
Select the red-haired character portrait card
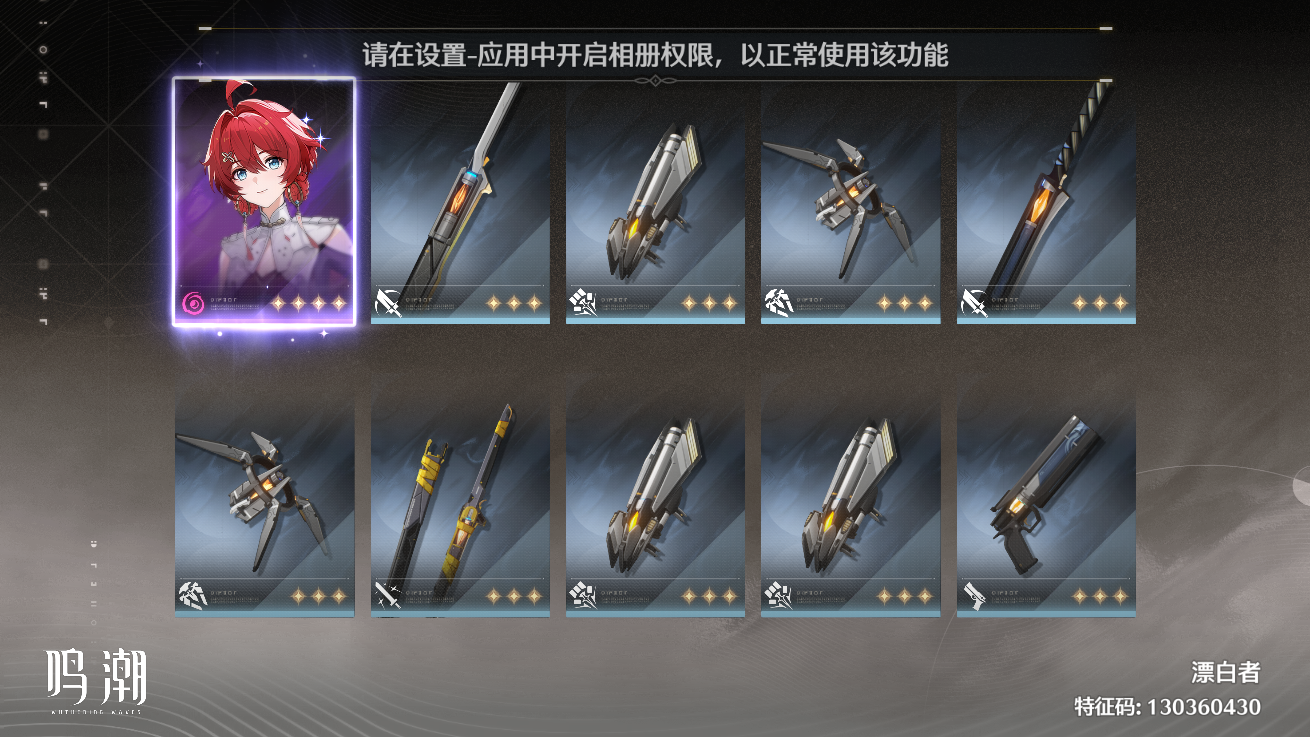pos(266,198)
